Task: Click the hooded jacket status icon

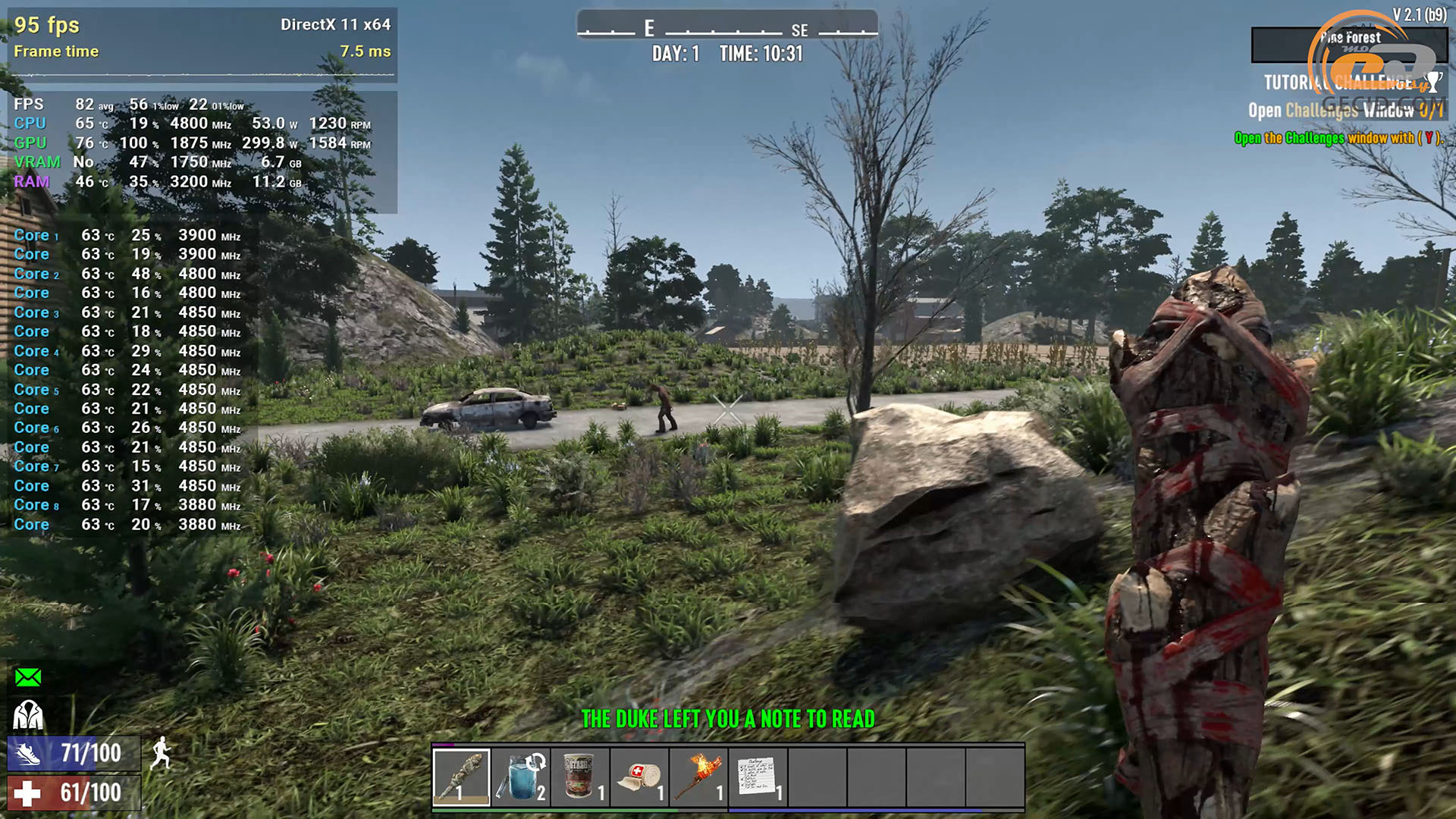Action: click(29, 715)
